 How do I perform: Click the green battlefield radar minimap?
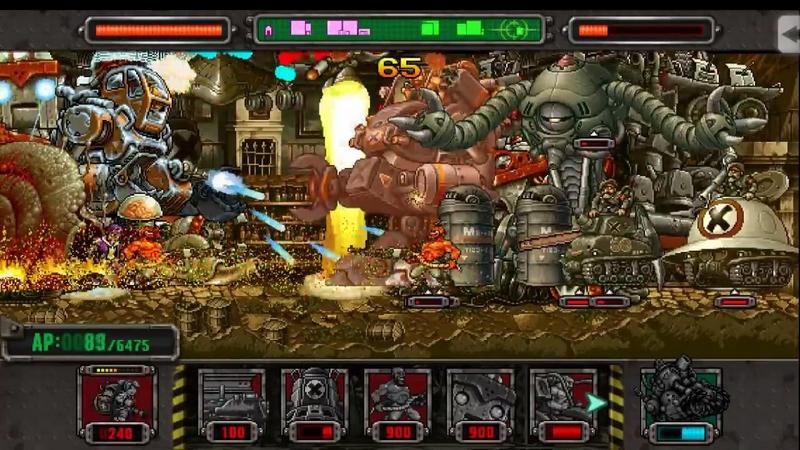pos(399,29)
